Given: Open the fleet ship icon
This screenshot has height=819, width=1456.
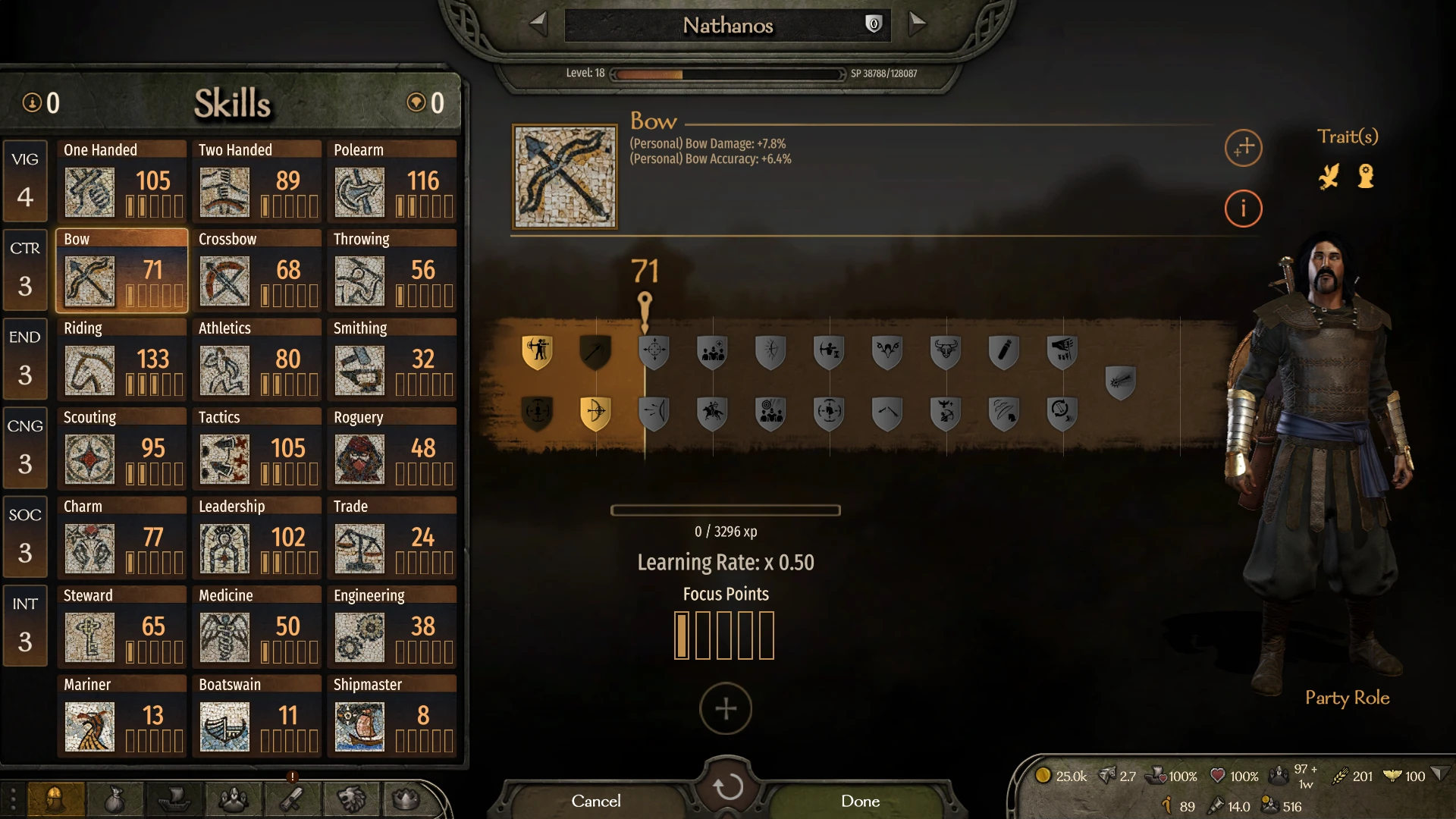Looking at the screenshot, I should pos(174,799).
